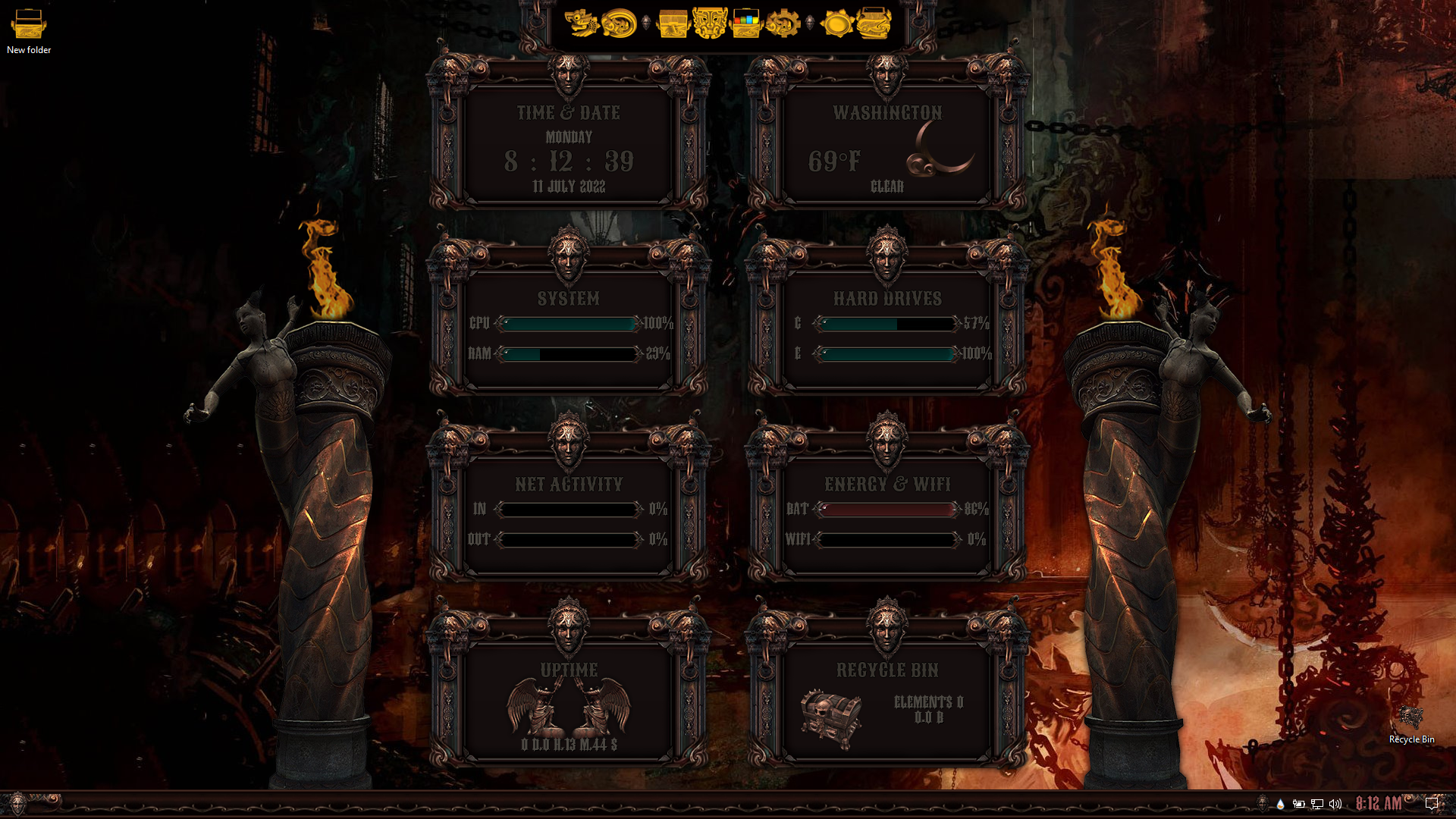This screenshot has width=1456, height=819.
Task: Open the golden bin icon ending the dock
Action: point(874,24)
